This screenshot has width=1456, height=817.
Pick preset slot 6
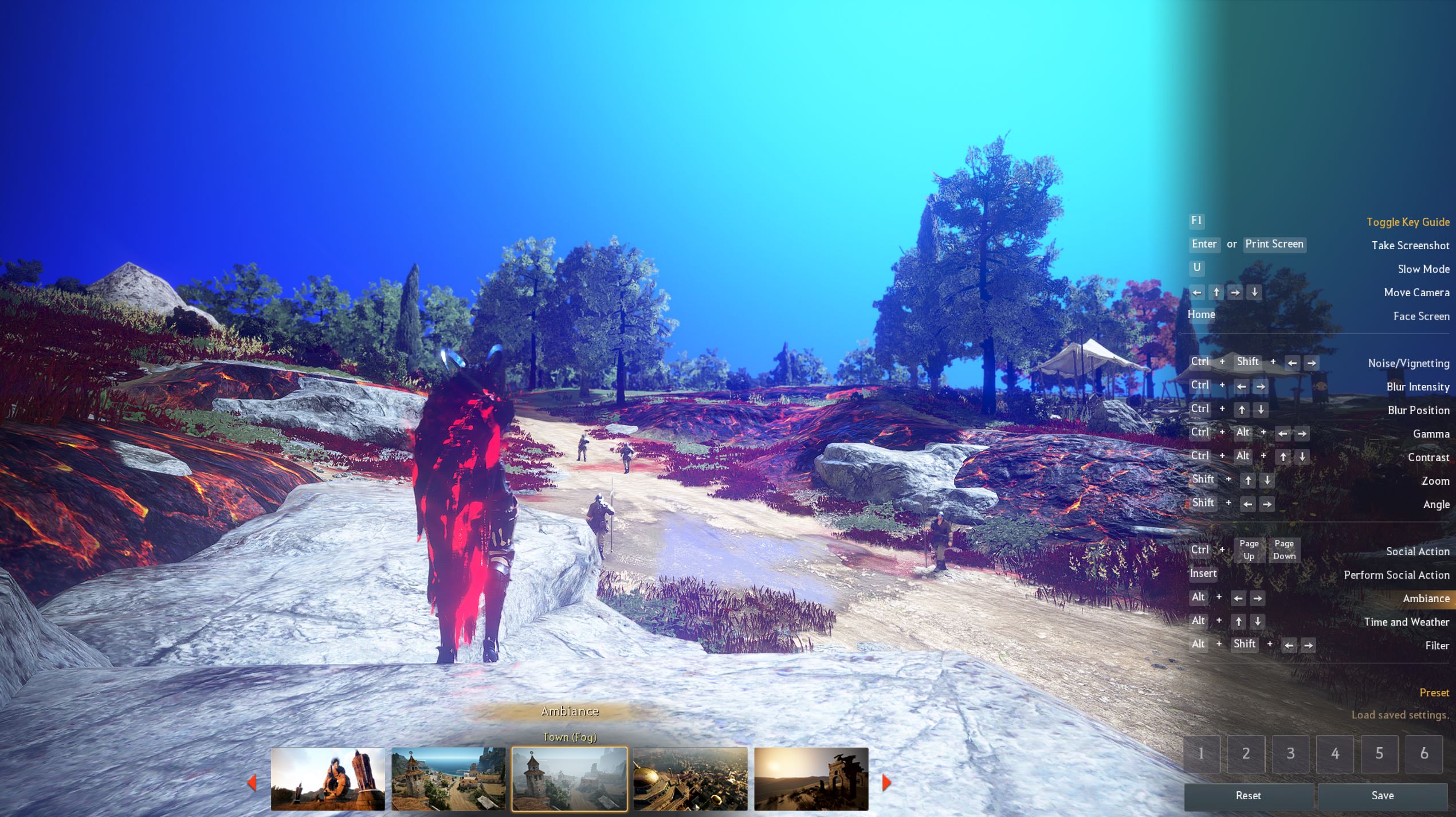[x=1424, y=753]
